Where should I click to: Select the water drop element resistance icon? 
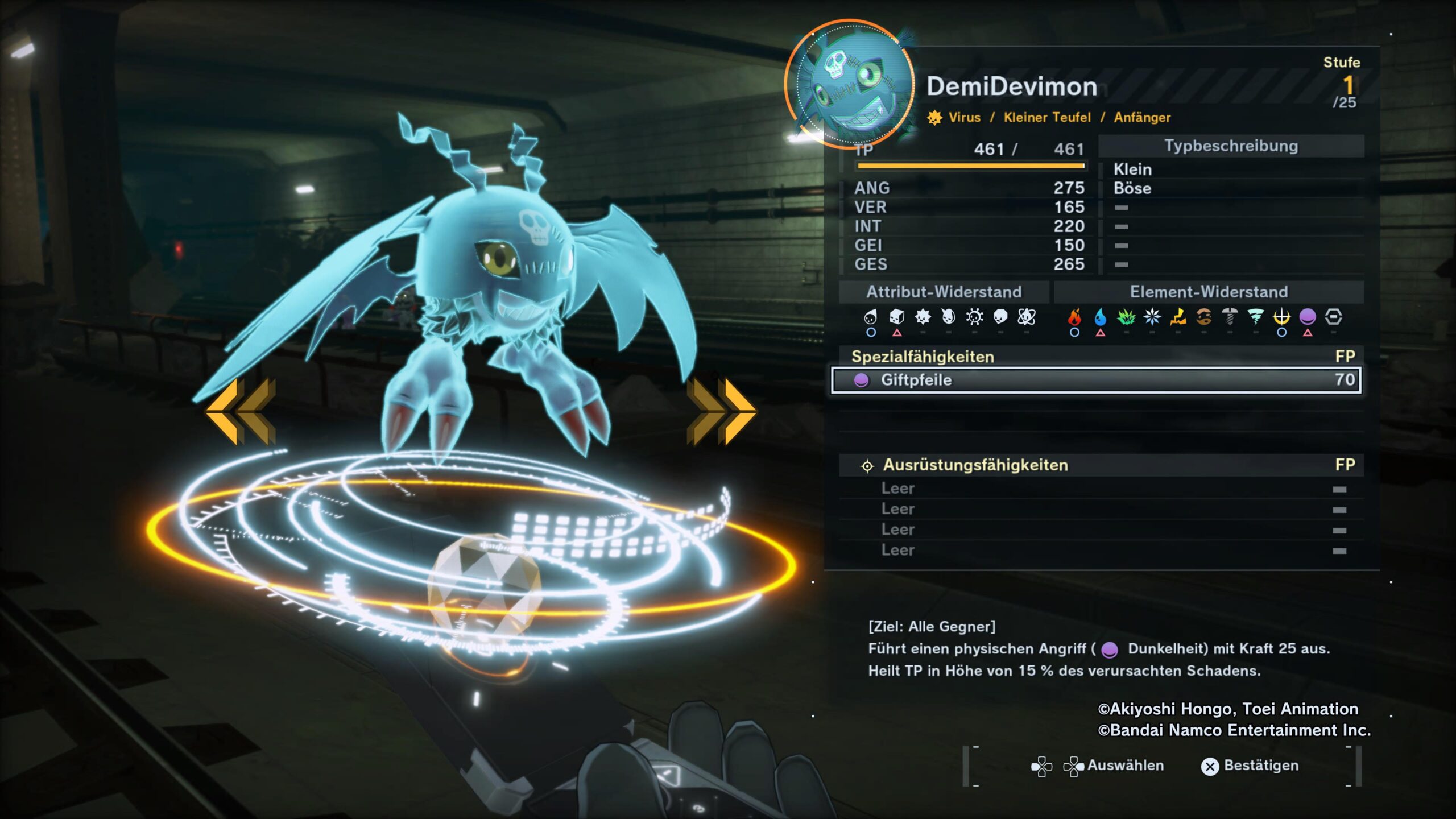1101,317
